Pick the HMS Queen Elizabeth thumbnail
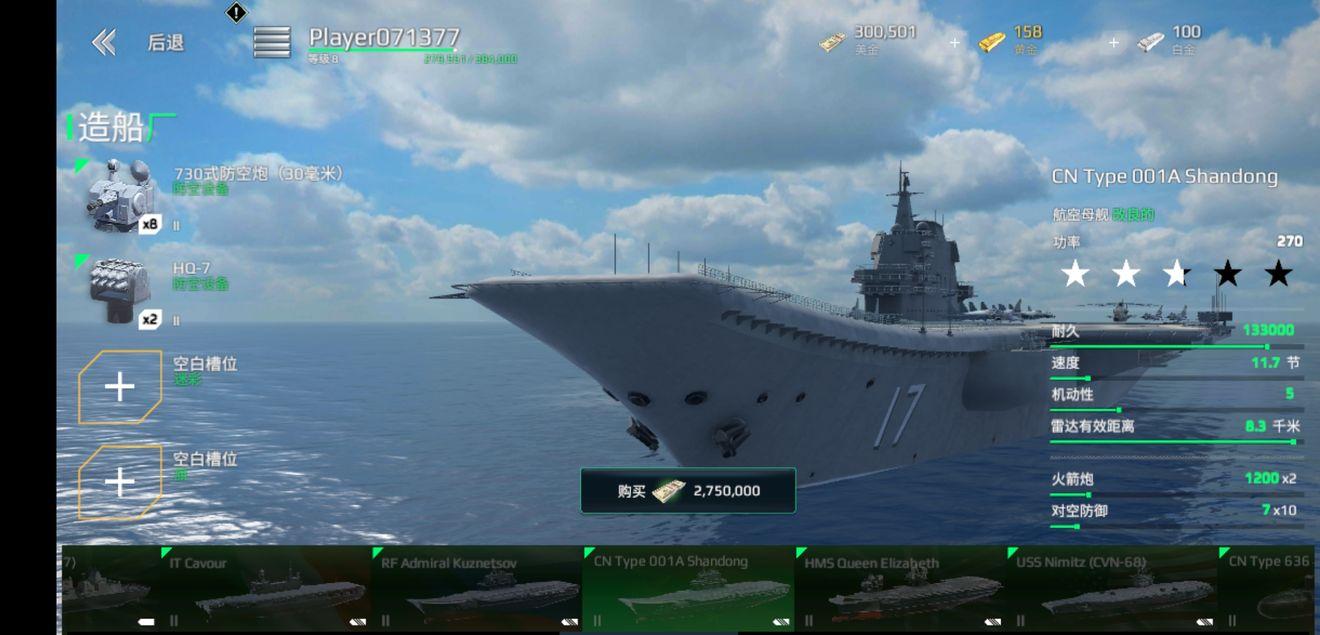This screenshot has height=635, width=1320. pyautogui.click(x=900, y=588)
